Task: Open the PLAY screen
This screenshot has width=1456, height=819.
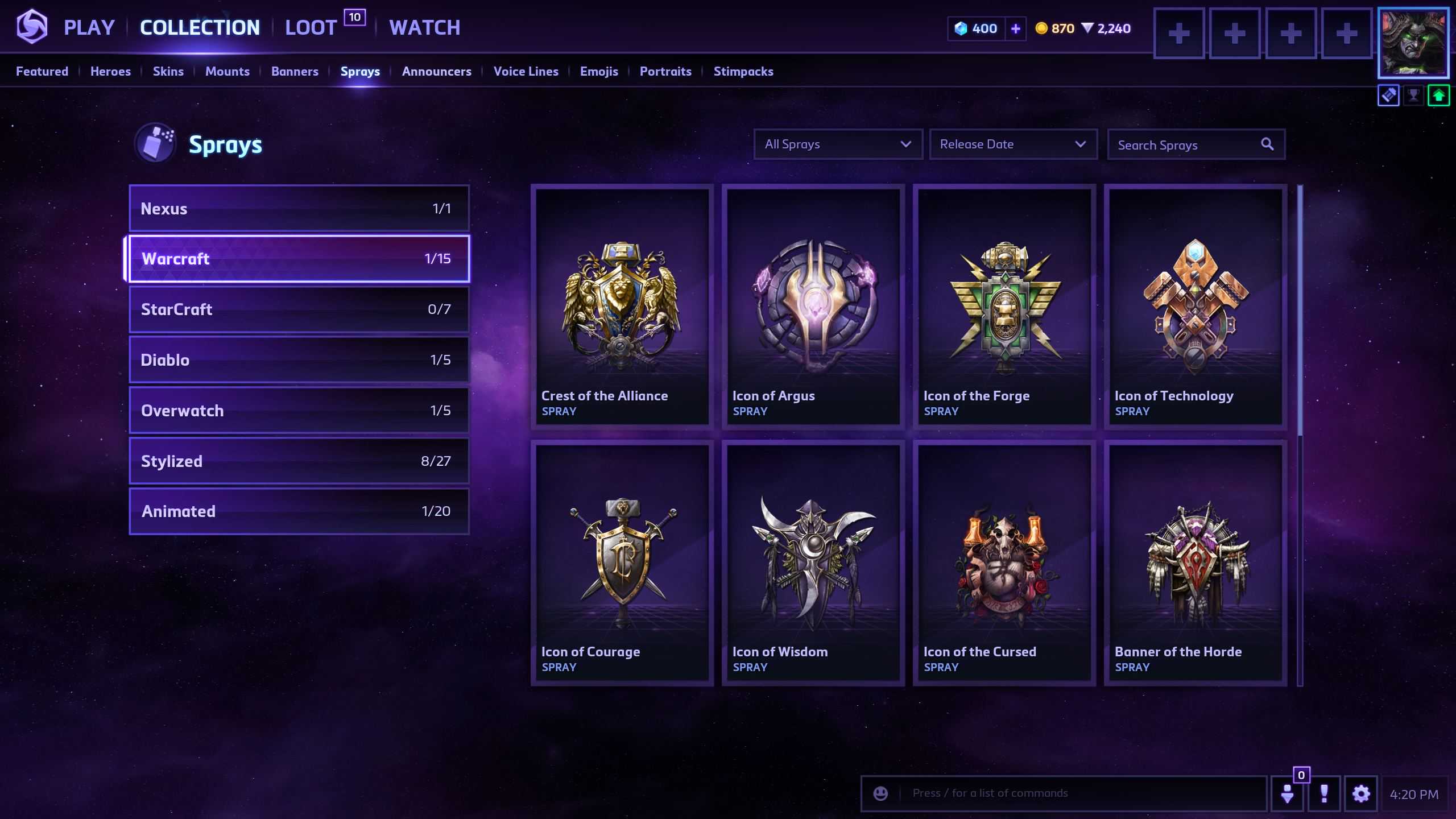Action: (x=89, y=27)
